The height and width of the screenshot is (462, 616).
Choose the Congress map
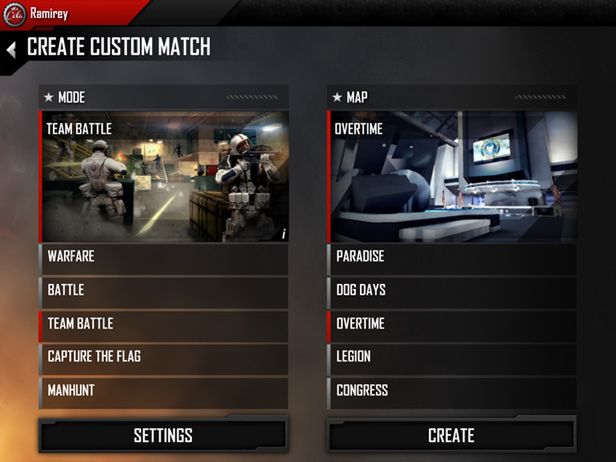[452, 390]
